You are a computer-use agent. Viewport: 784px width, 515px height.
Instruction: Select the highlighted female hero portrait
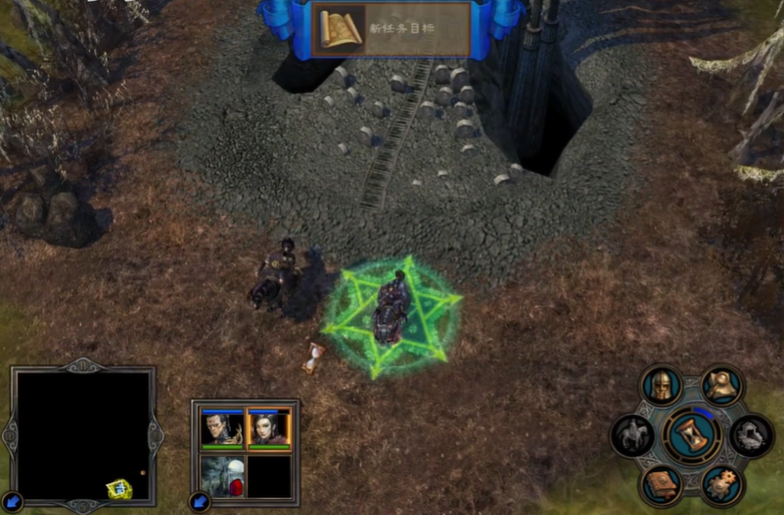coord(268,429)
